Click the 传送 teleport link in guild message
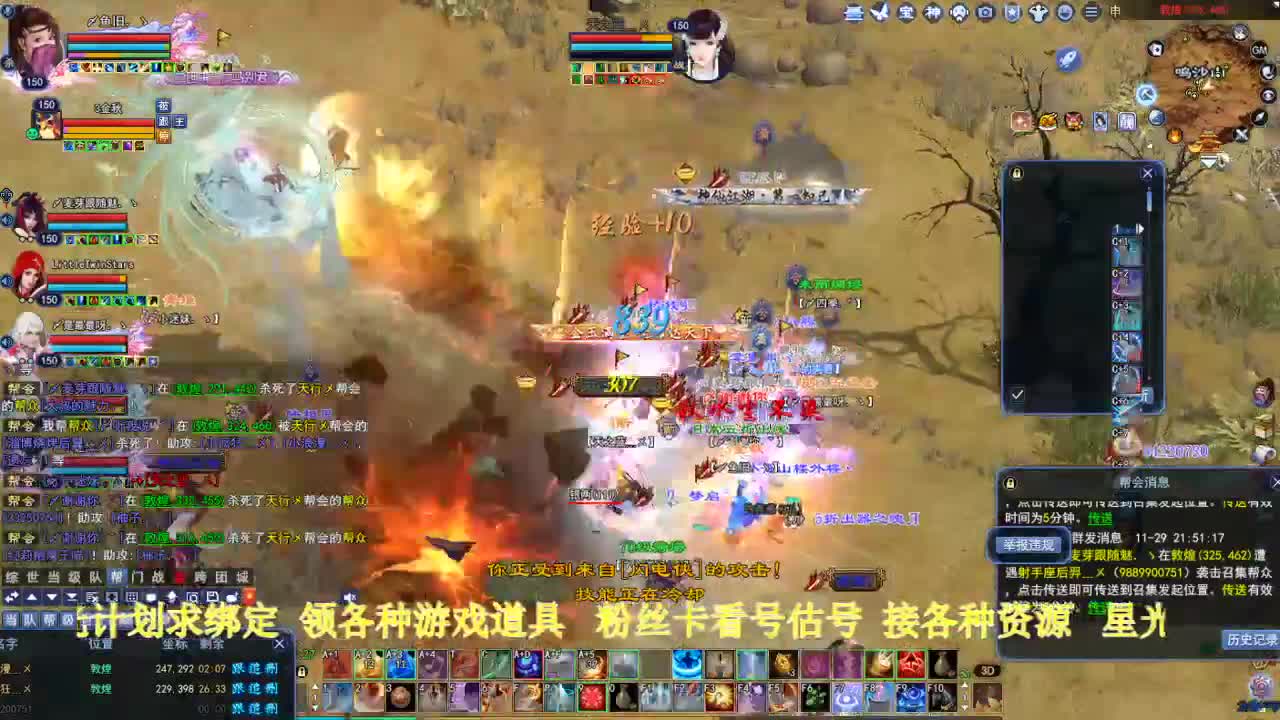The image size is (1280, 720). 1100,519
